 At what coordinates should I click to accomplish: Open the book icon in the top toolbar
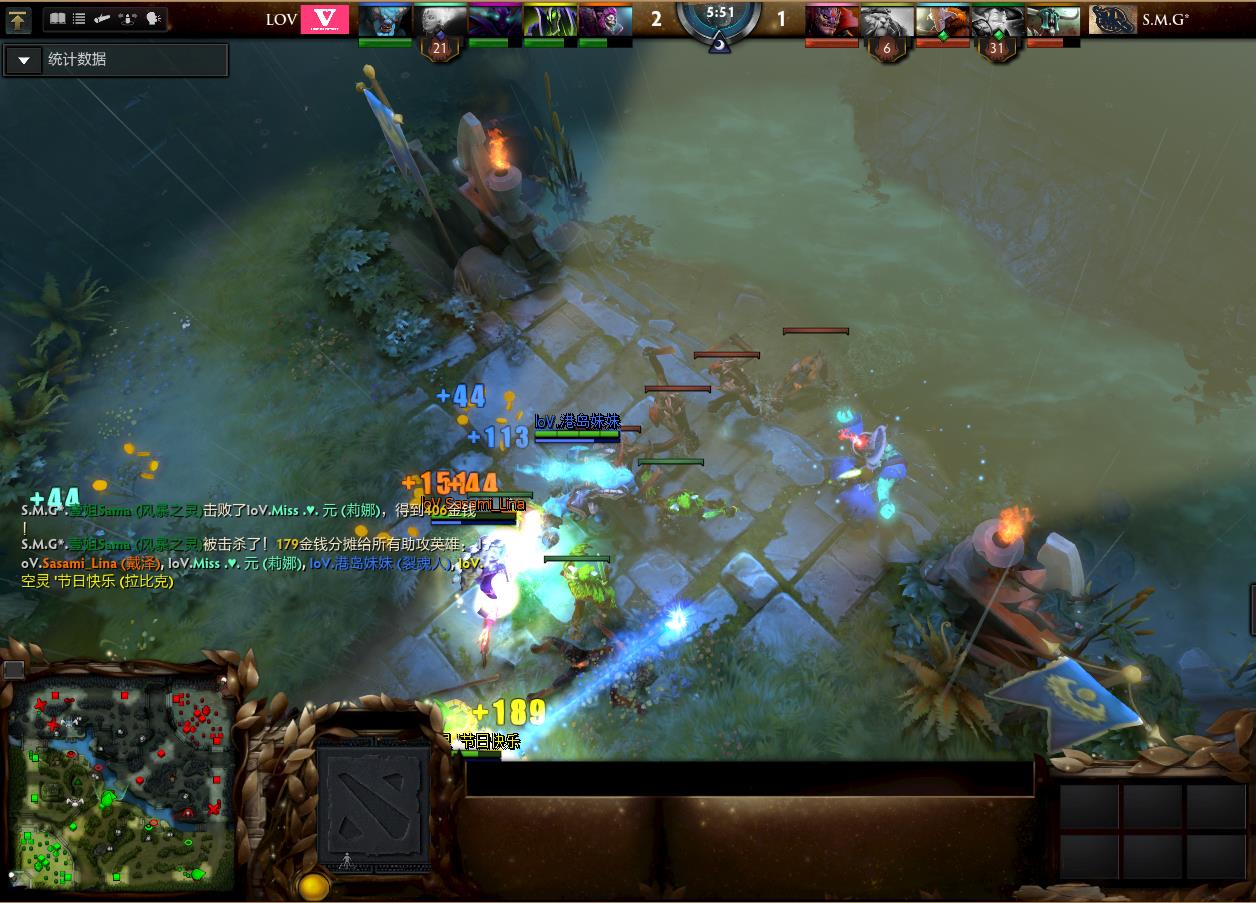pyautogui.click(x=57, y=19)
